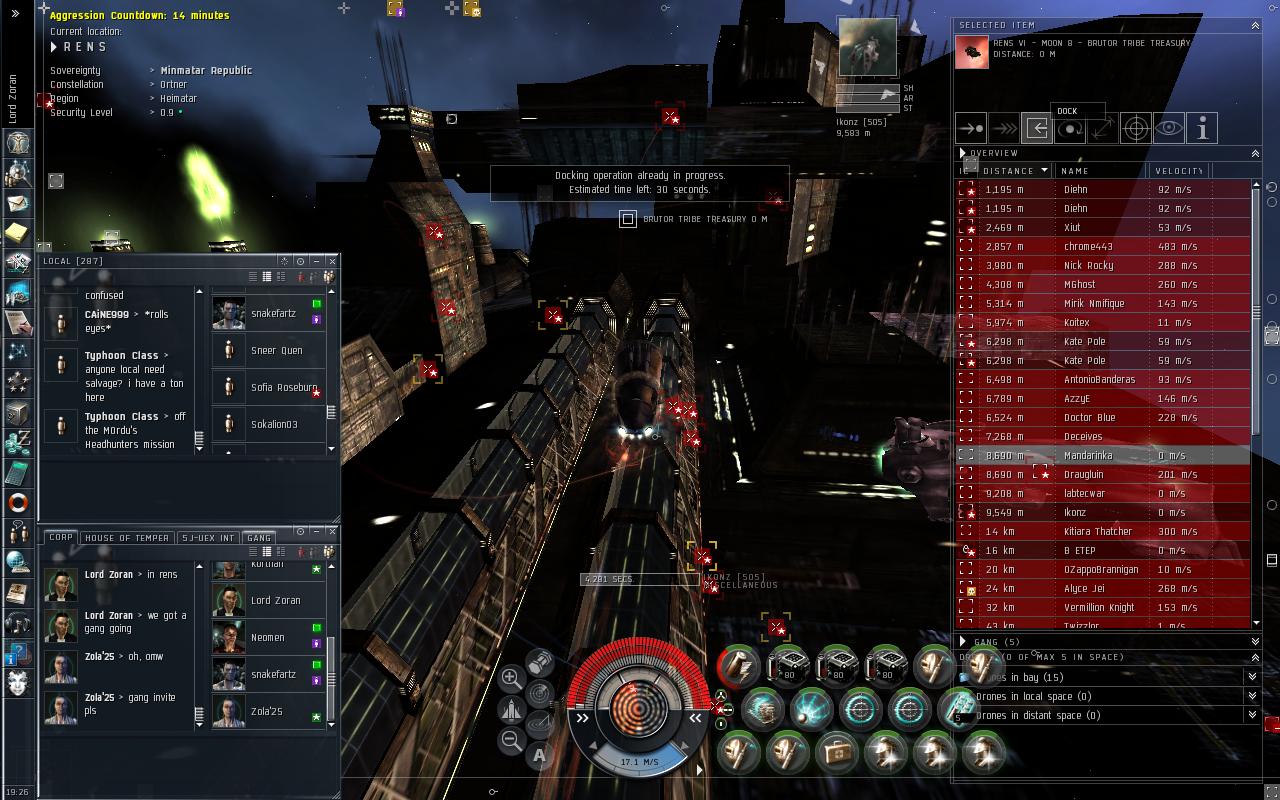The width and height of the screenshot is (1280, 800).
Task: Open the wallet coins icon in sidebar
Action: coord(17,441)
